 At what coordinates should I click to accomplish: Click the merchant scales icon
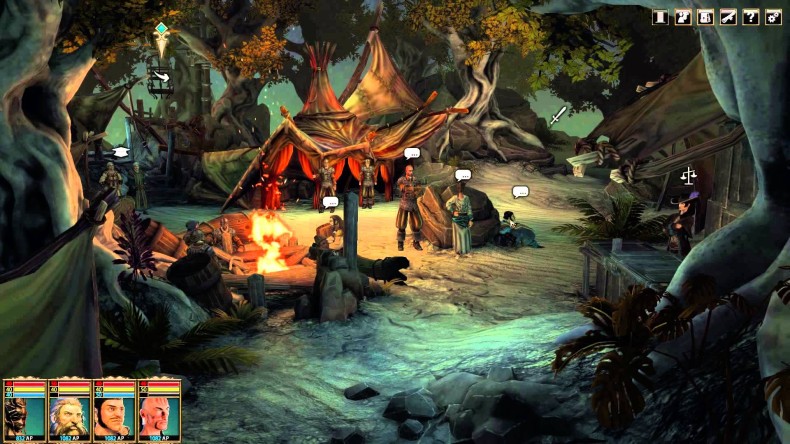click(x=688, y=175)
